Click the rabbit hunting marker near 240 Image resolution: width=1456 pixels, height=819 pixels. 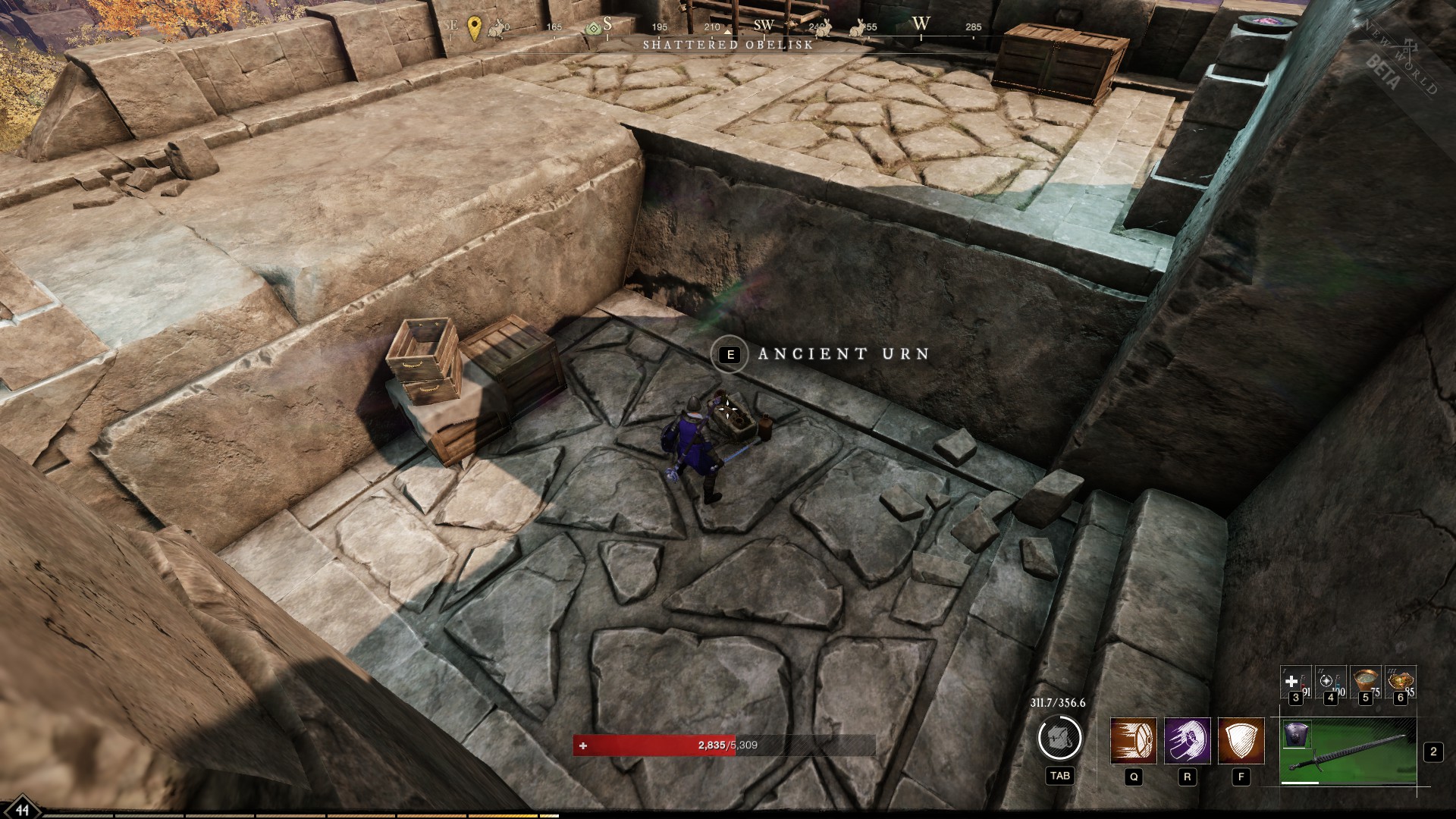pyautogui.click(x=824, y=30)
